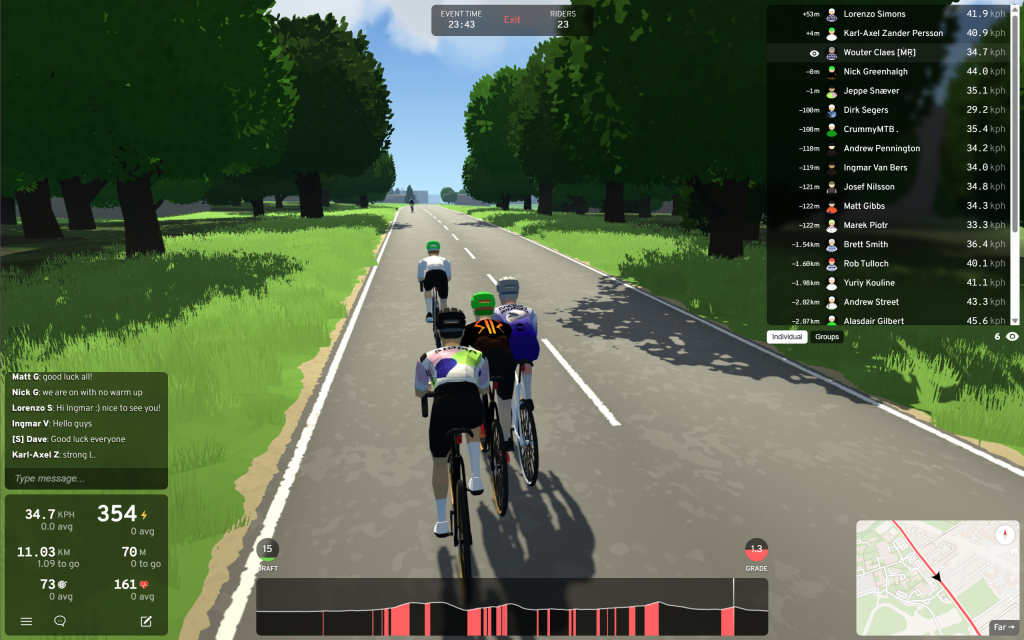Choose Brett Smith in the rider list
Viewport: 1024px width, 640px height.
tap(865, 245)
